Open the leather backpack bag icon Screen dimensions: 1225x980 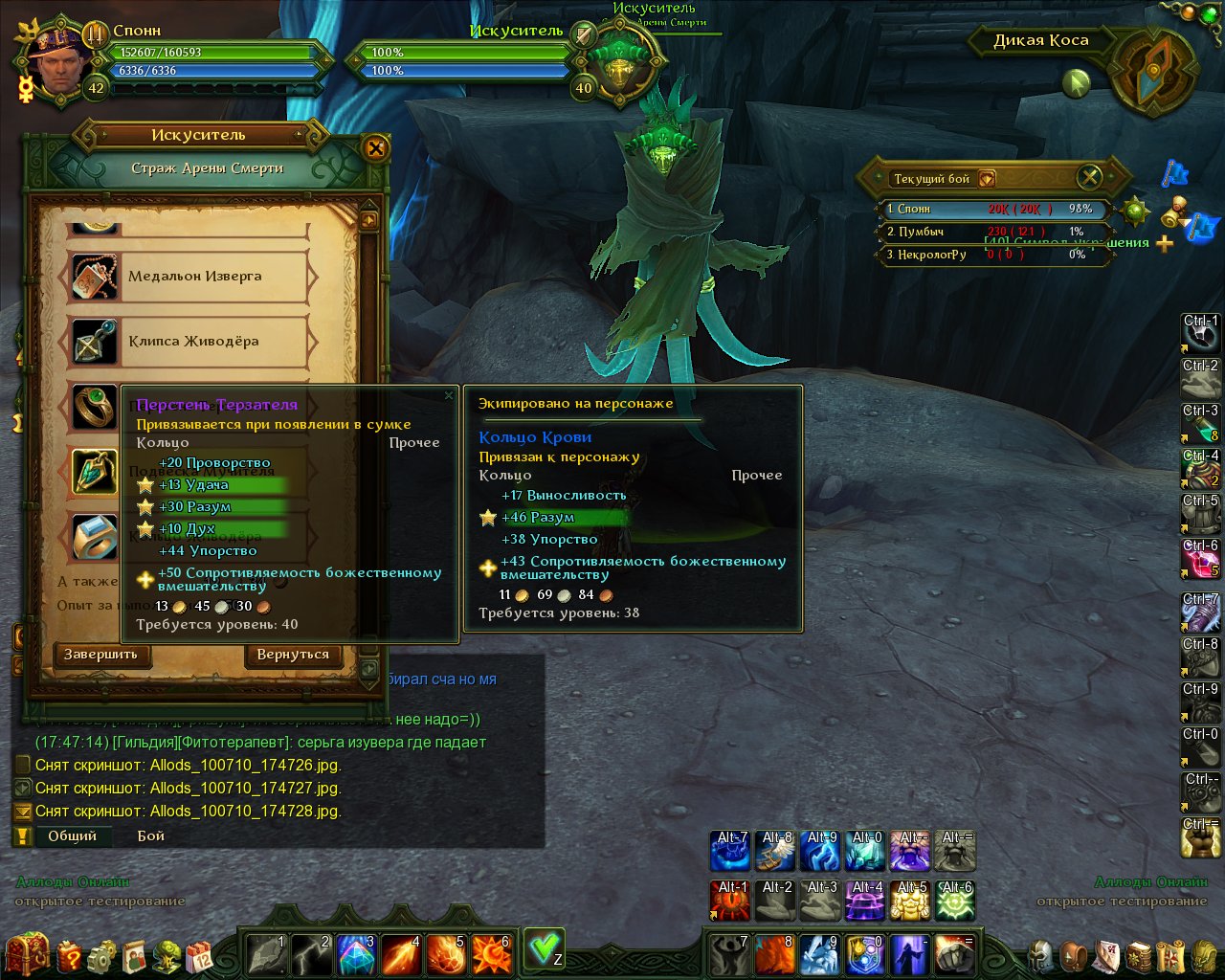1075,955
